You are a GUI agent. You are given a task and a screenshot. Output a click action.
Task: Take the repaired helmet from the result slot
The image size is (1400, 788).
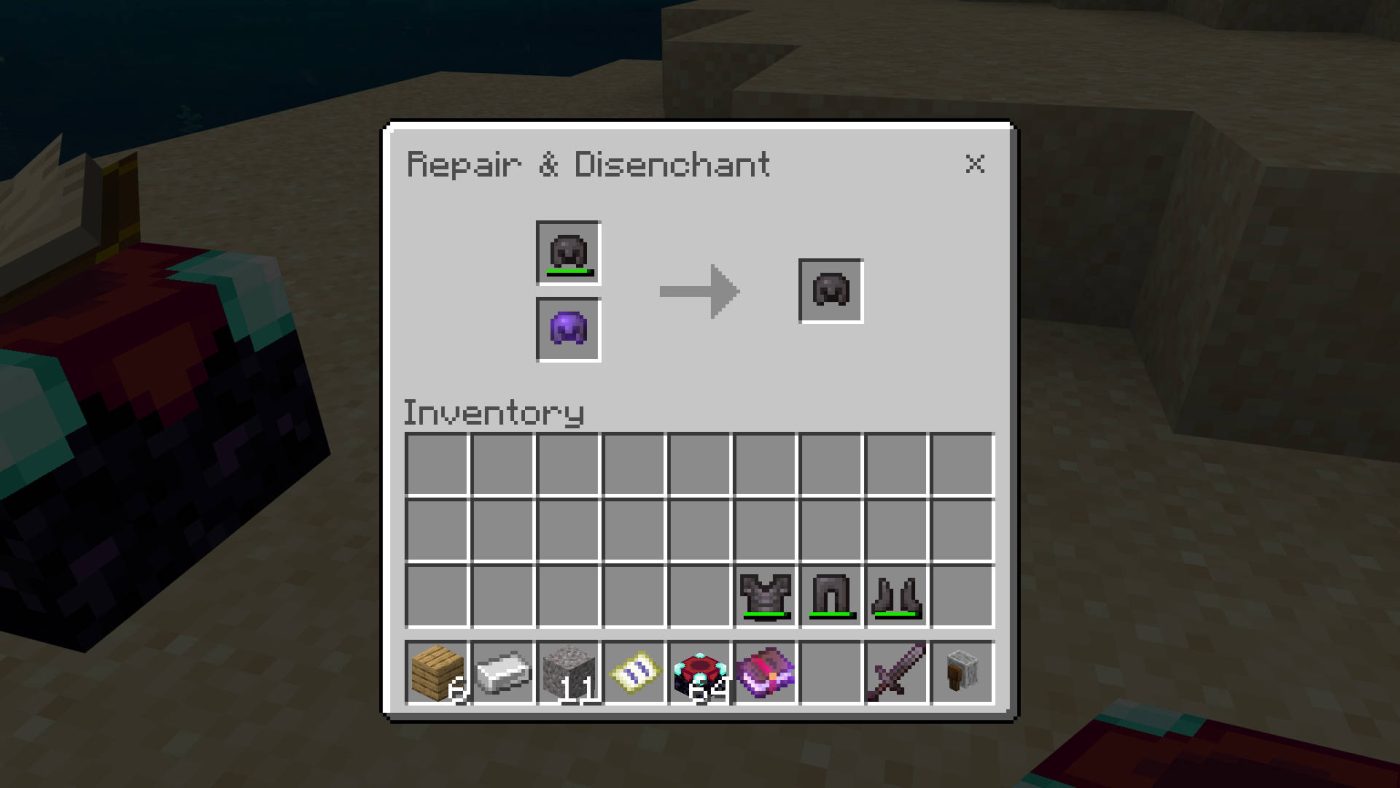829,291
